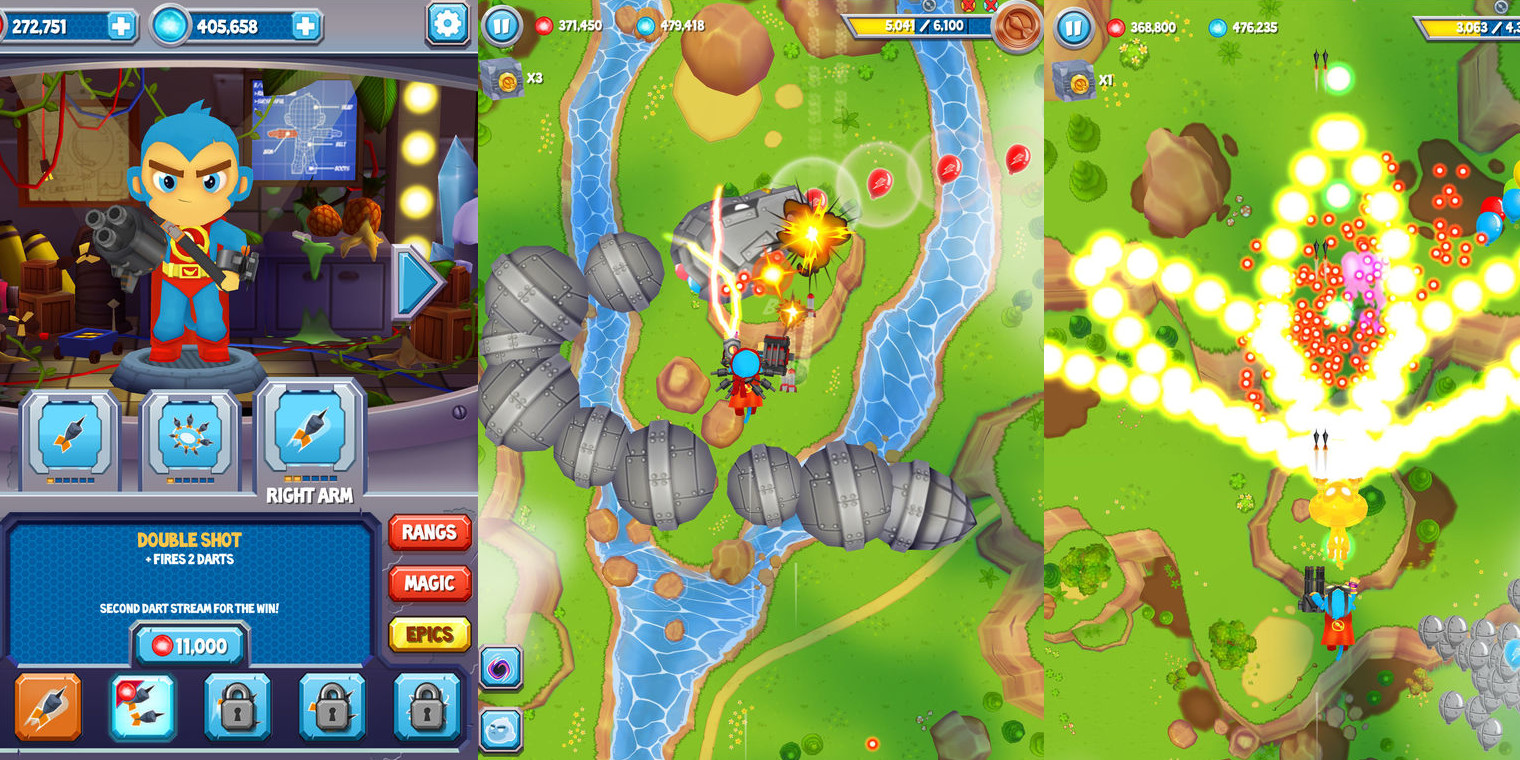1520x760 pixels.
Task: Open the EPICS category
Action: click(429, 634)
